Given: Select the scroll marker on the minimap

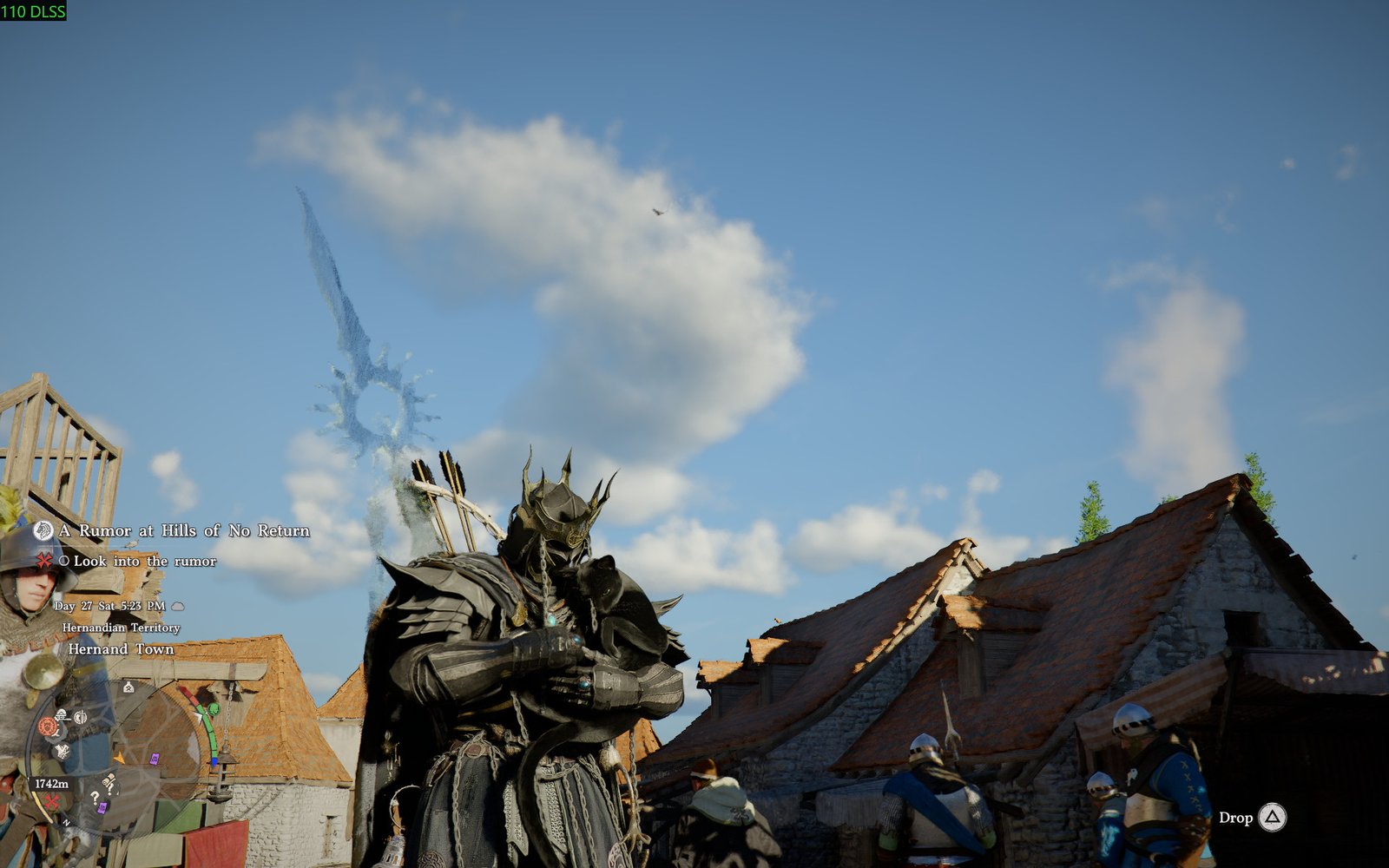Looking at the screenshot, I should (x=109, y=781).
